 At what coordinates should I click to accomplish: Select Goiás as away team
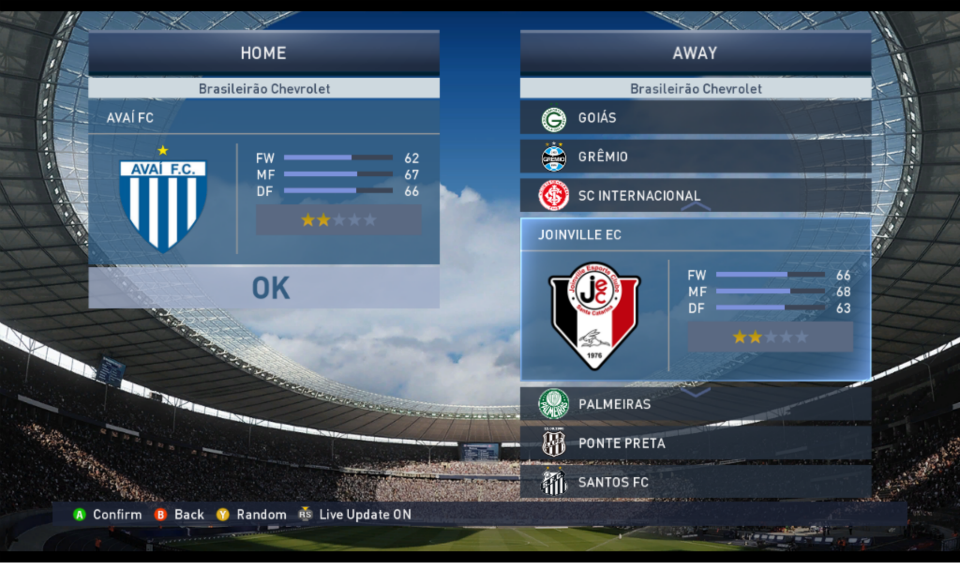[x=695, y=119]
